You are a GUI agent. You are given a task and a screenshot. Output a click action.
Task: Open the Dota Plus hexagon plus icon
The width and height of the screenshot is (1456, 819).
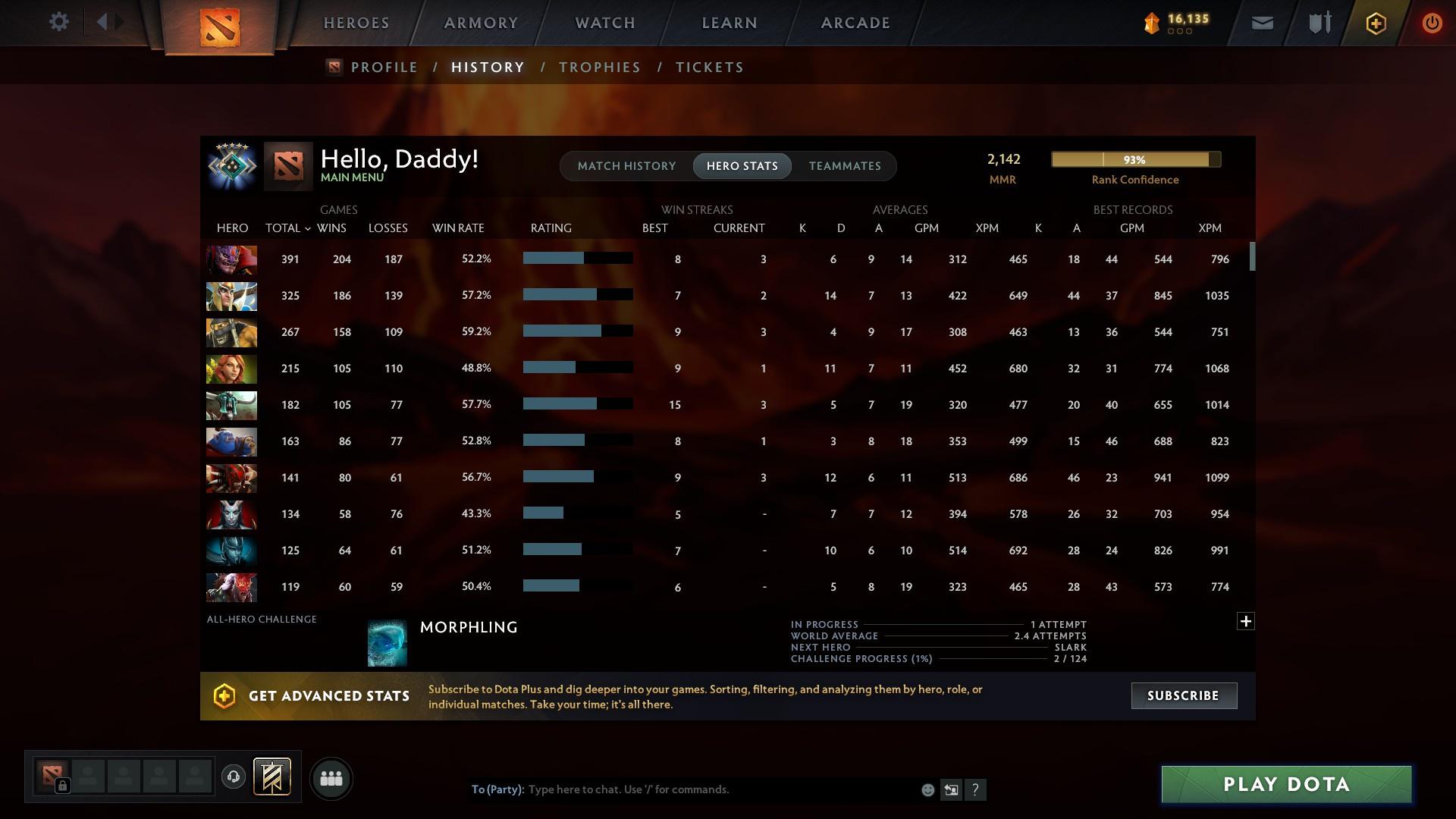click(1376, 22)
